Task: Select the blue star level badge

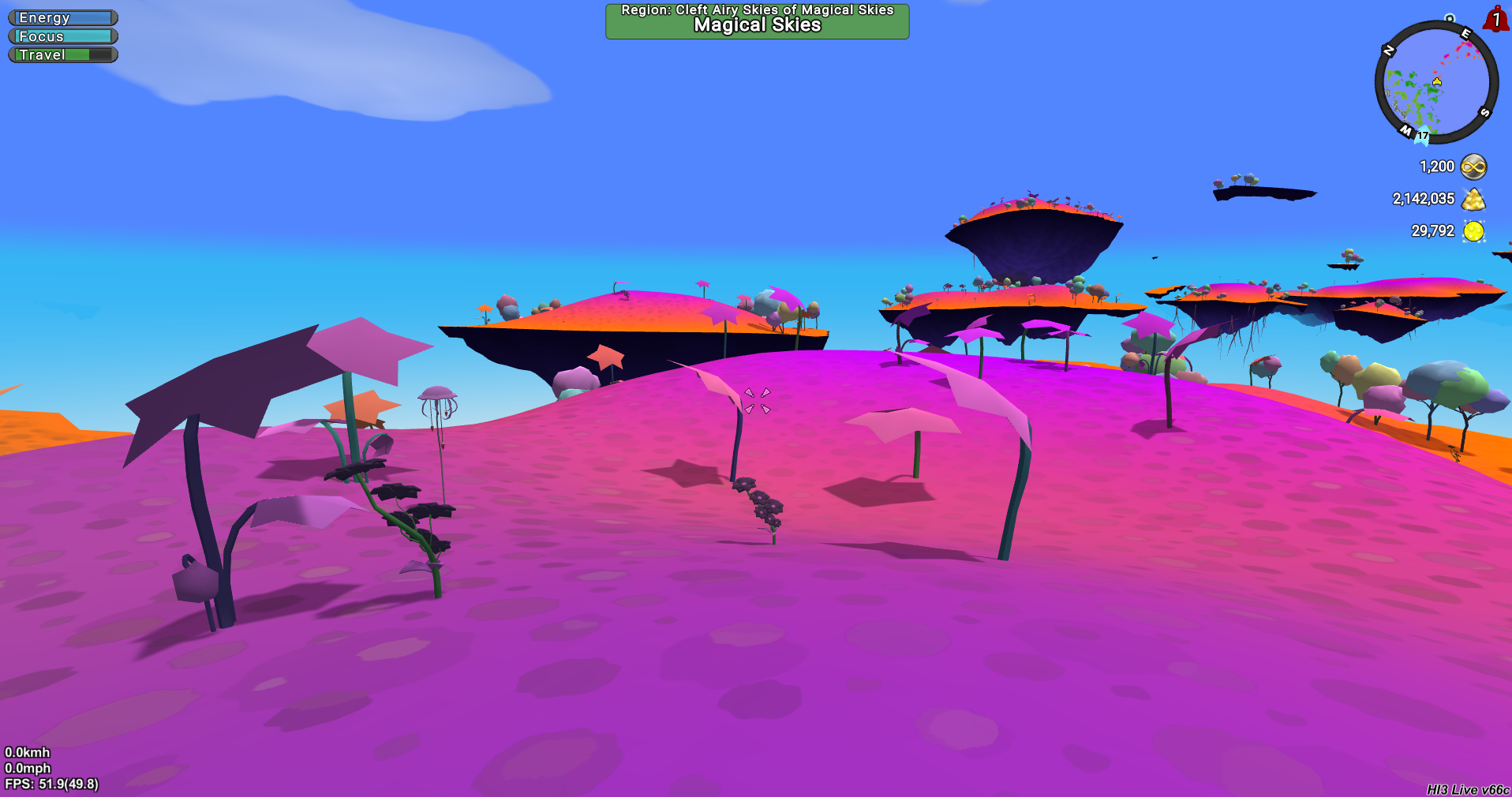Action: (x=1422, y=136)
